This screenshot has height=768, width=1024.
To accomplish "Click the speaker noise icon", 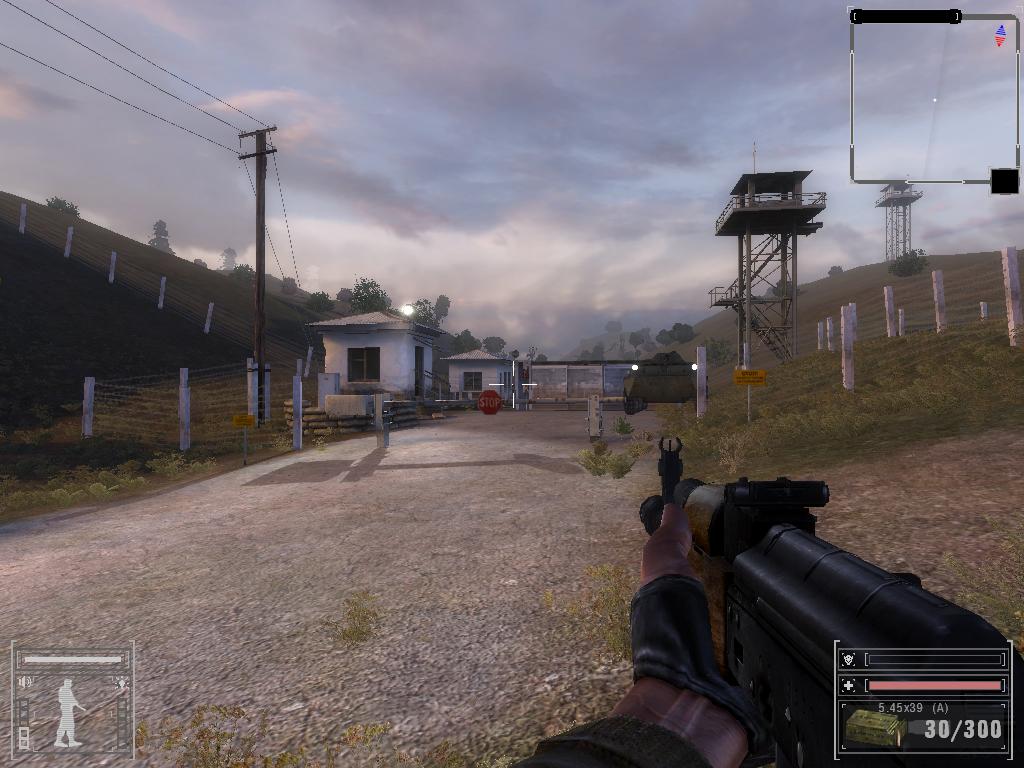I will click(x=25, y=682).
